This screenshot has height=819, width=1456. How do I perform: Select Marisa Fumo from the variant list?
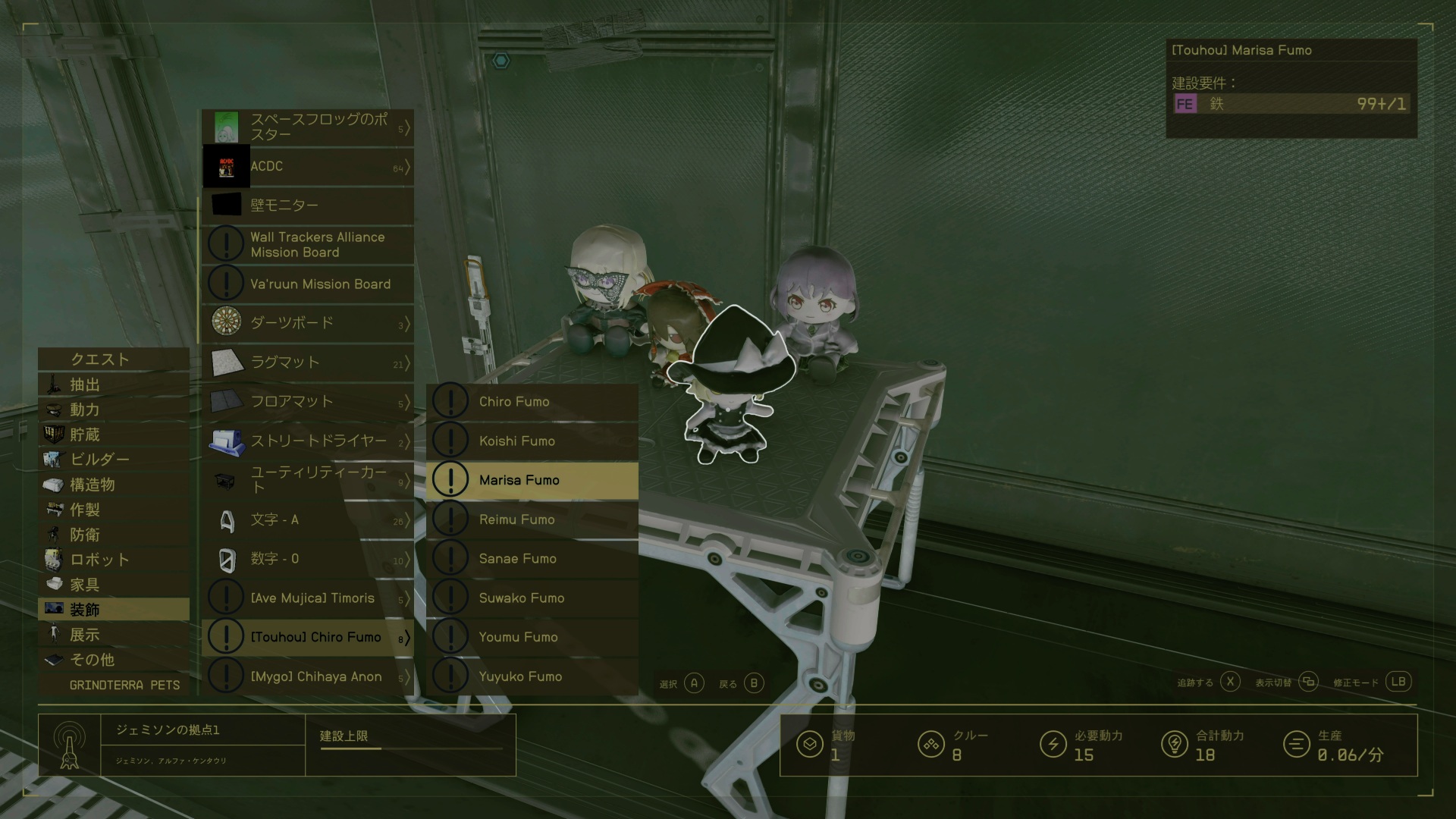point(531,480)
